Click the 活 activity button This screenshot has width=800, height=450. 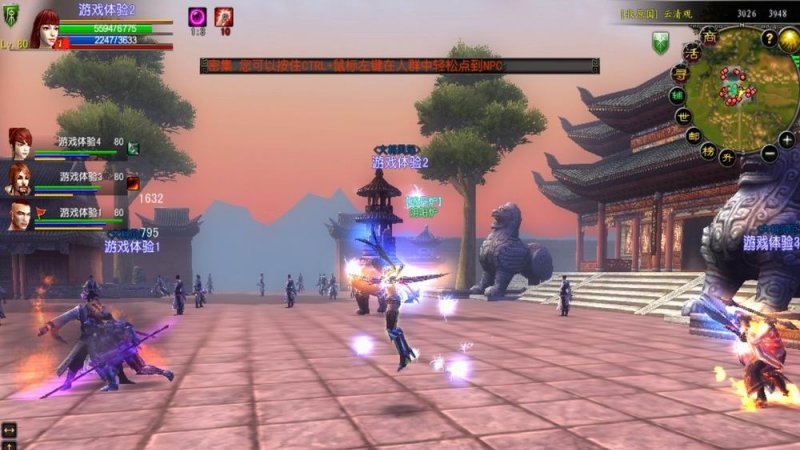pyautogui.click(x=691, y=52)
